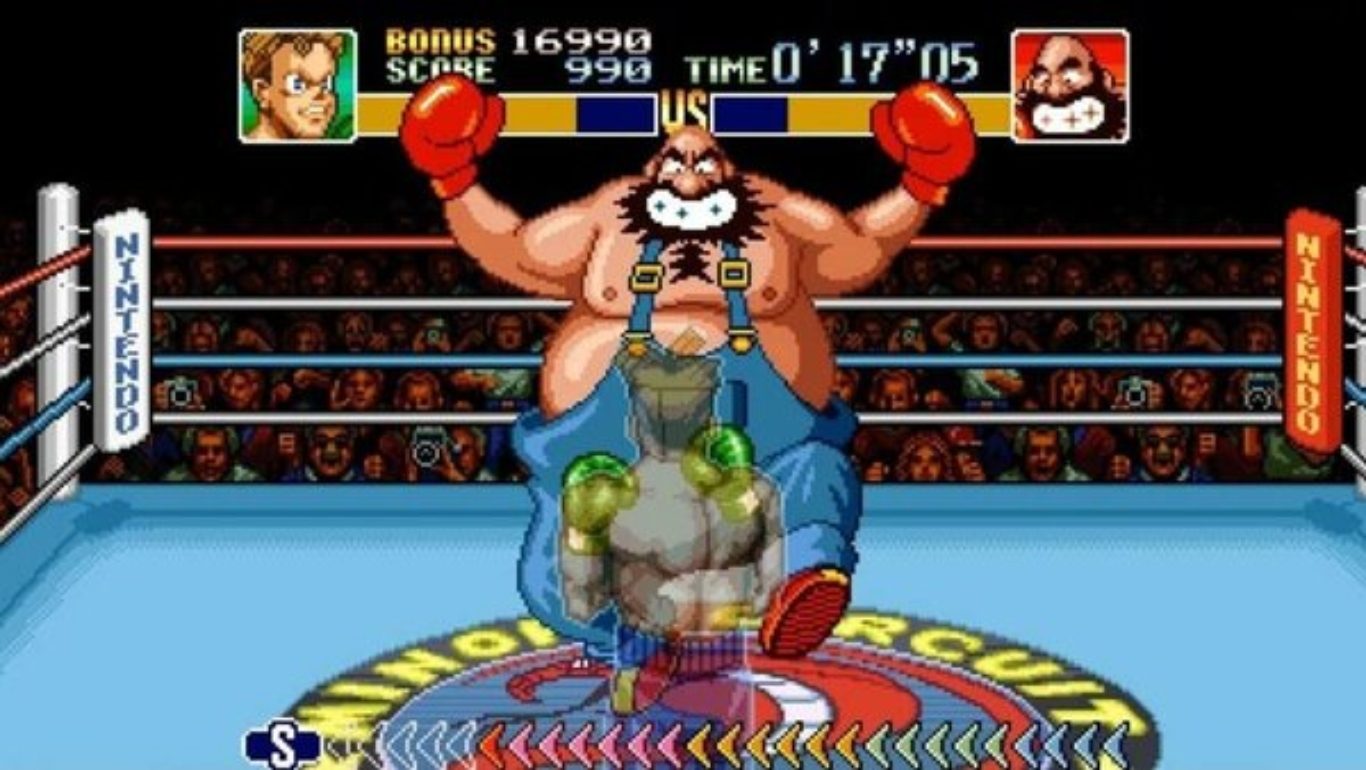Viewport: 1366px width, 770px height.
Task: Click the blond player boxer portrait
Action: tap(298, 86)
